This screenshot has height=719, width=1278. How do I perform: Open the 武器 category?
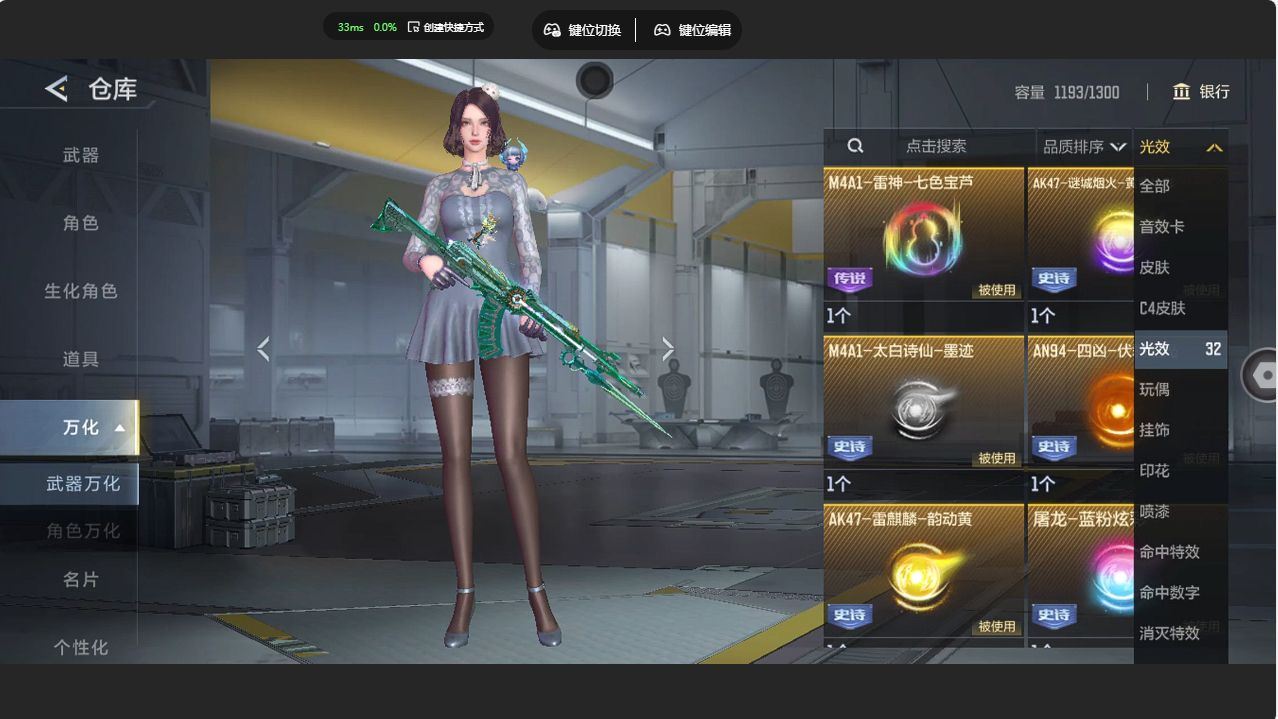point(81,155)
